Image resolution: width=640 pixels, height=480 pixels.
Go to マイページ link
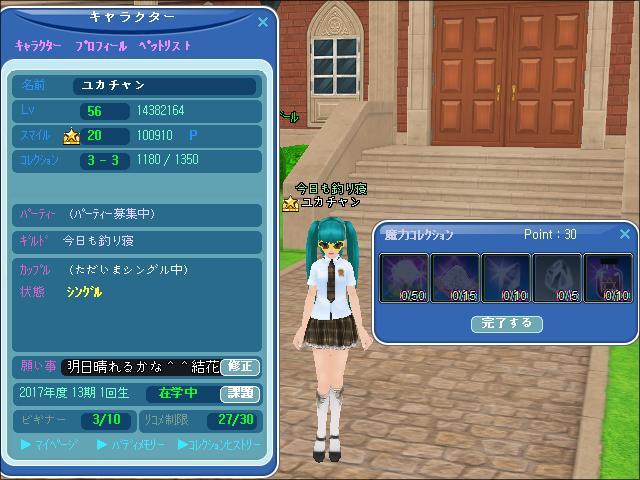49,444
